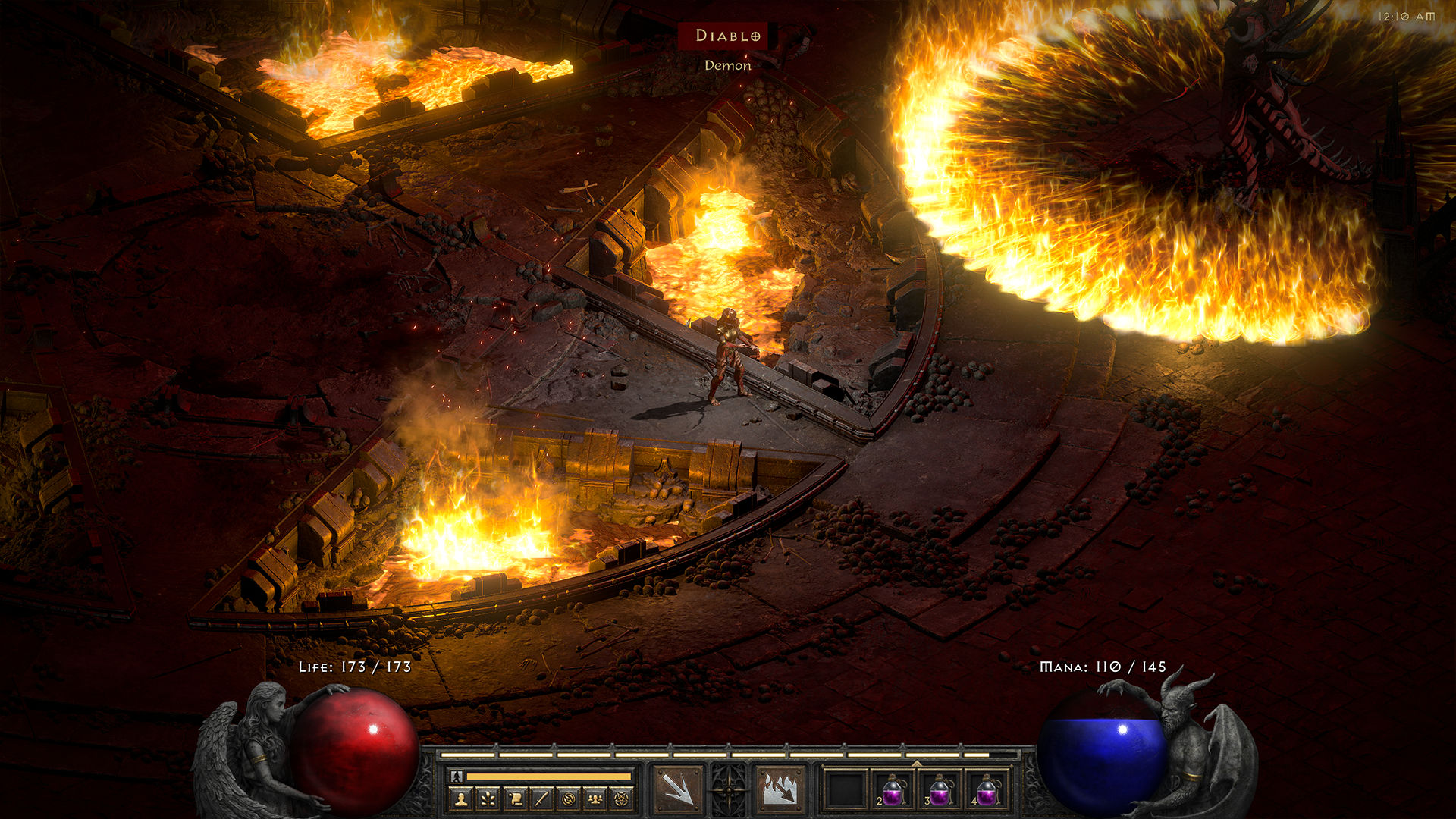Open the skill tree button
Viewport: 1456px width, 819px height.
click(x=488, y=799)
